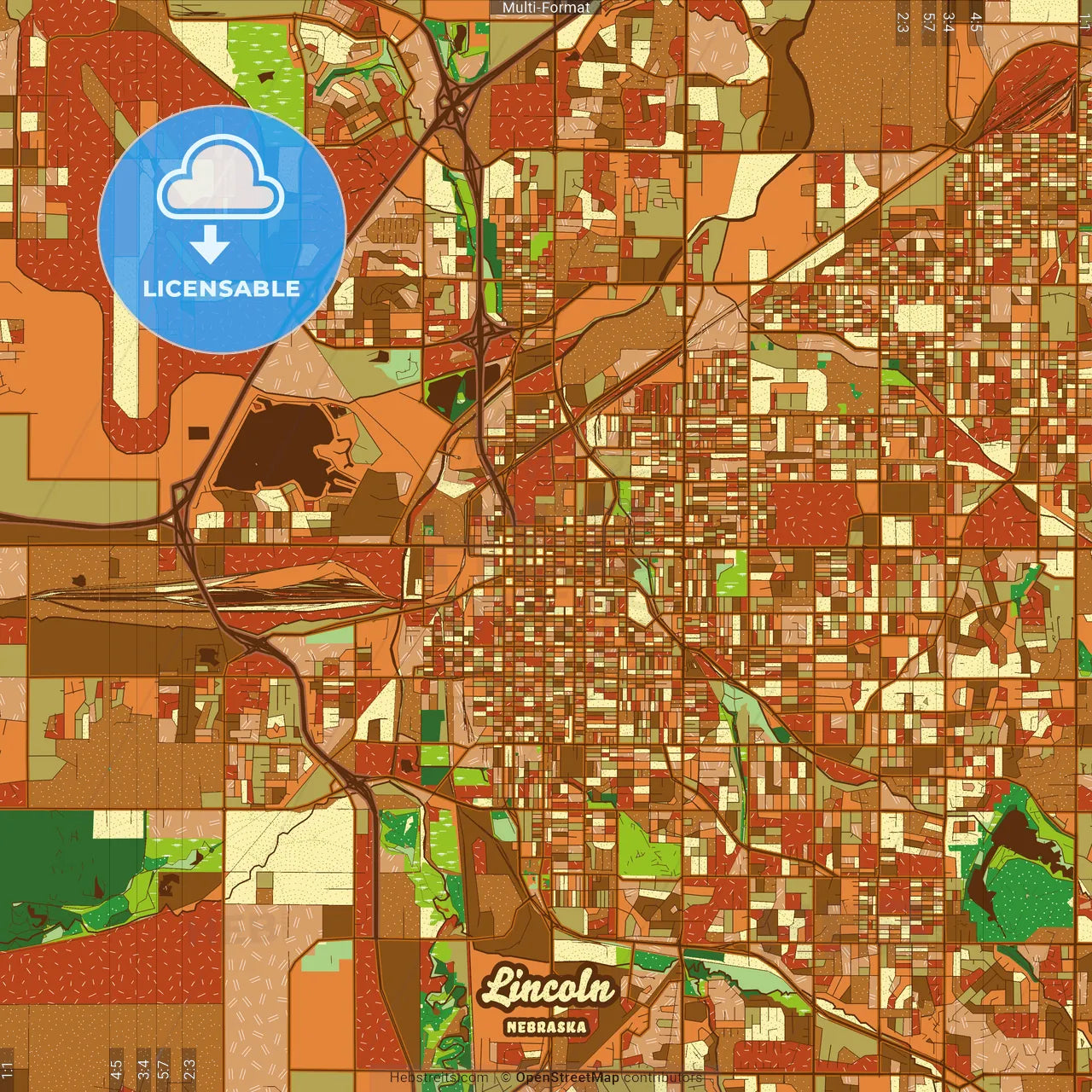This screenshot has width=1092, height=1092.
Task: Click the Licensable cloud download badge
Action: coord(222,229)
